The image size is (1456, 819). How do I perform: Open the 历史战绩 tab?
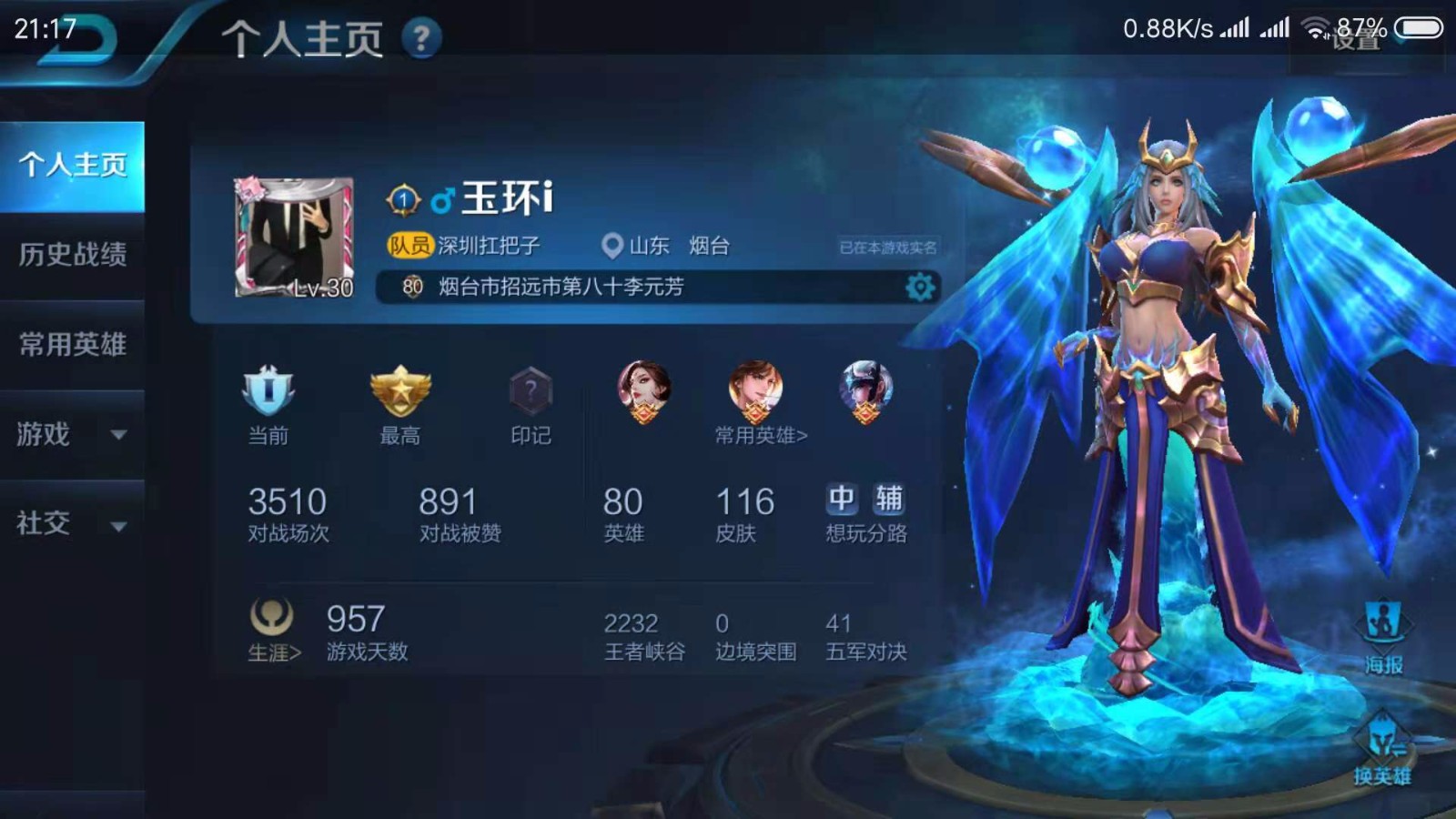coord(73,255)
